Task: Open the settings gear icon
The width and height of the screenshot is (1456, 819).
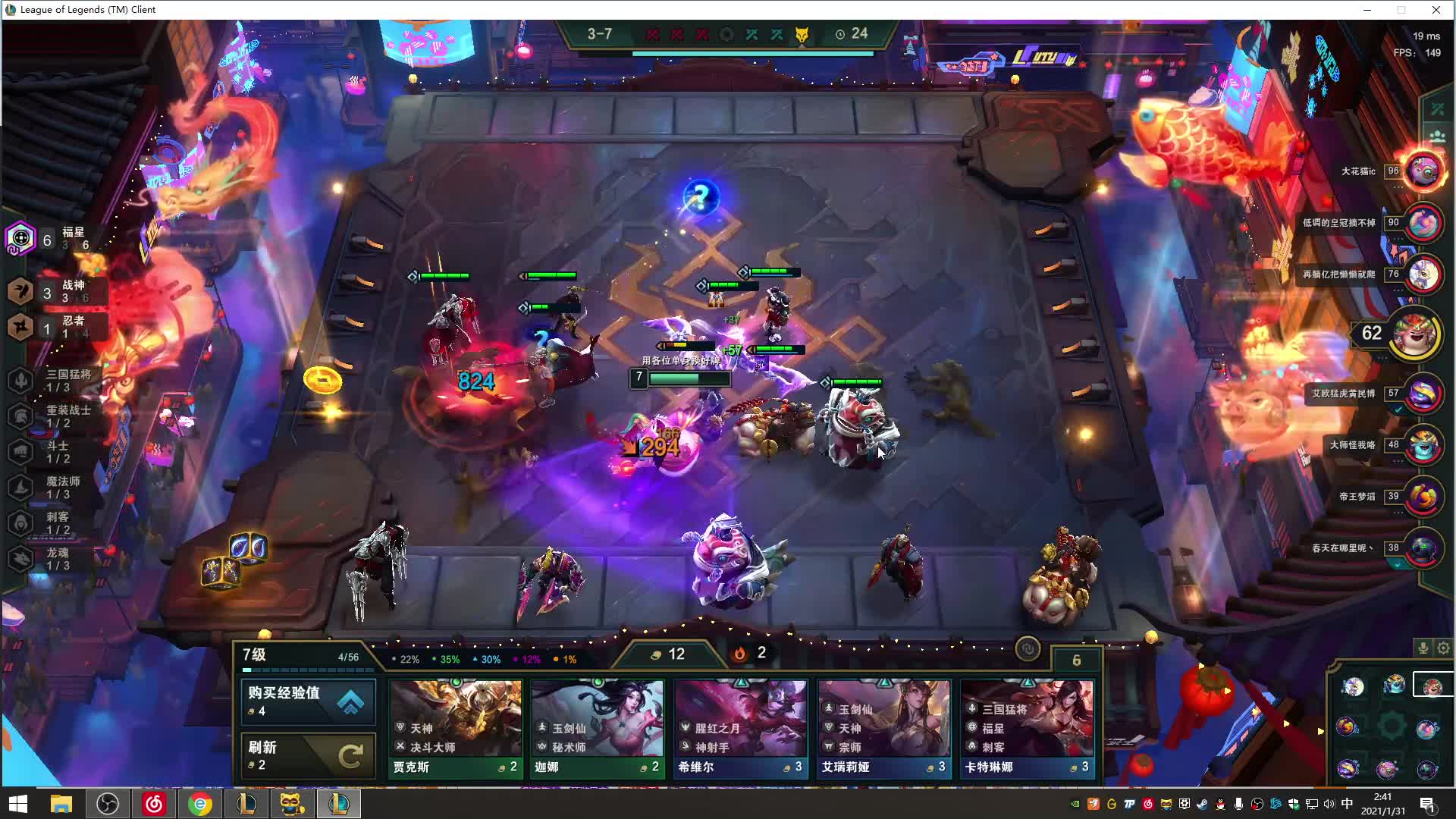Action: (x=1443, y=648)
